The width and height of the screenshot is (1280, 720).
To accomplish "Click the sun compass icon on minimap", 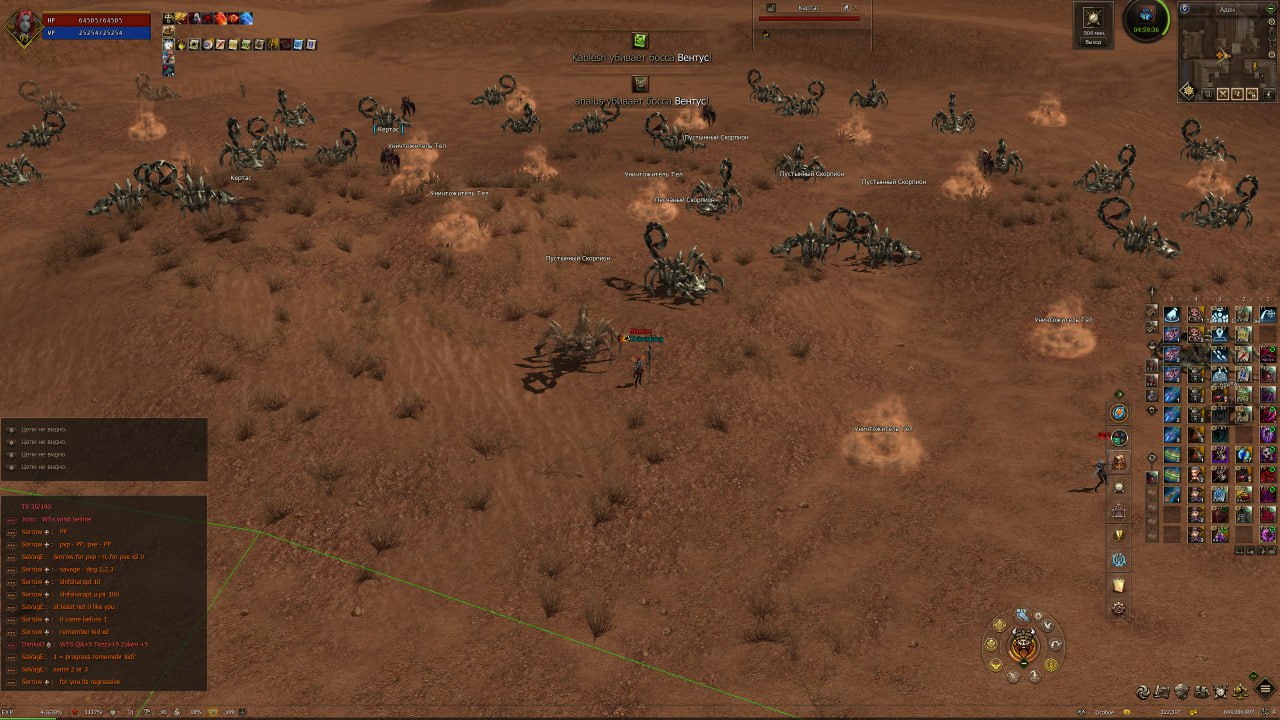I will pyautogui.click(x=1188, y=91).
